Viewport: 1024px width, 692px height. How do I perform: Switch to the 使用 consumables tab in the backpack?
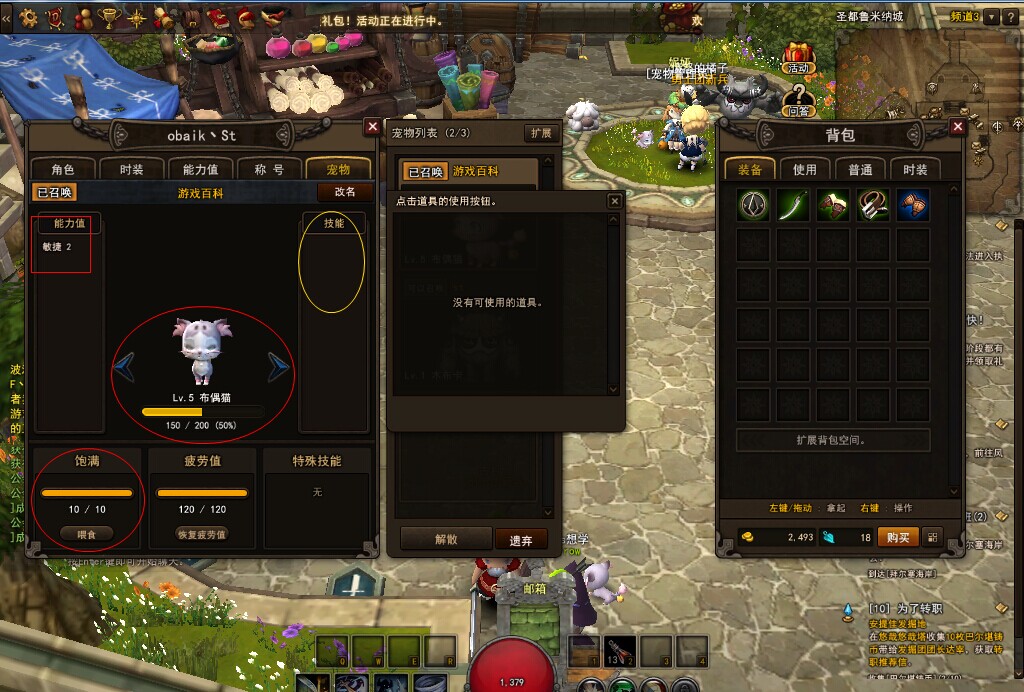pos(805,170)
